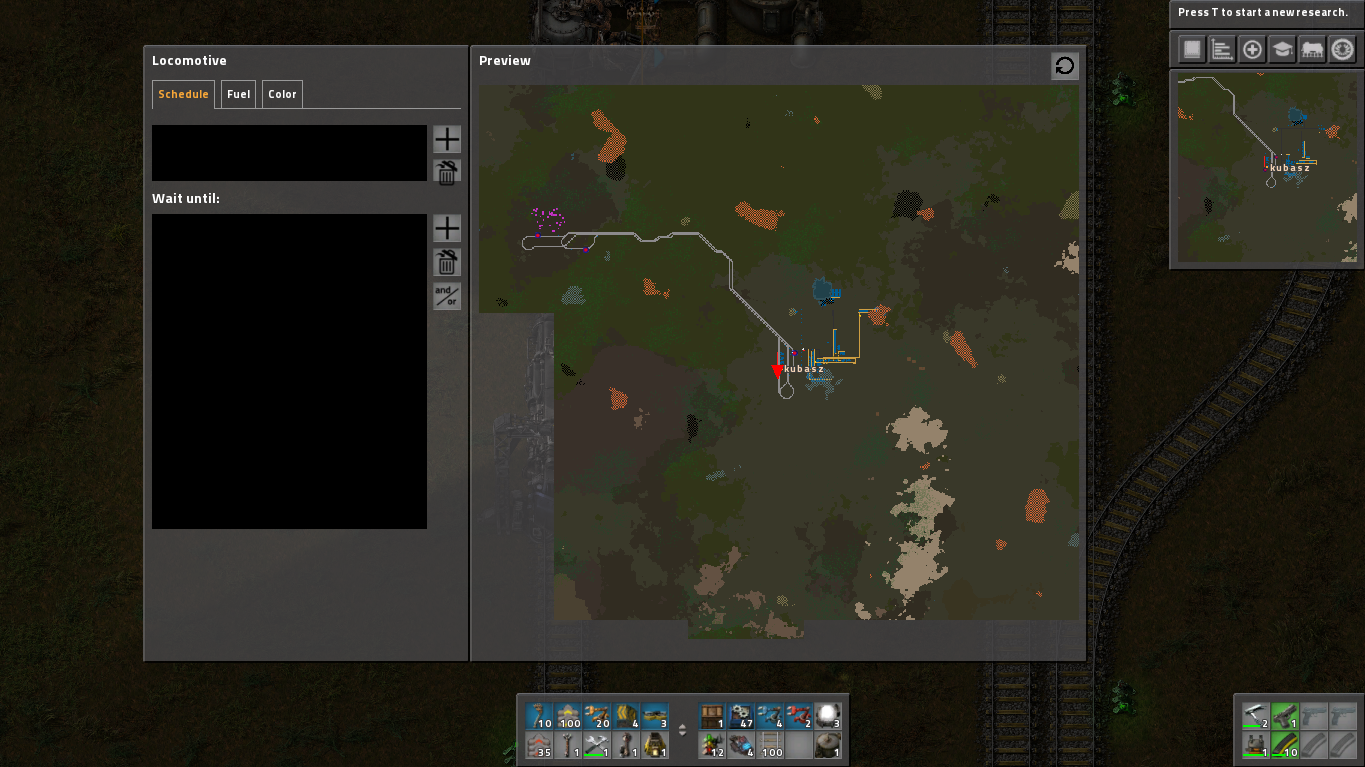1365x767 pixels.
Task: Add a new station to the schedule
Action: coord(447,140)
